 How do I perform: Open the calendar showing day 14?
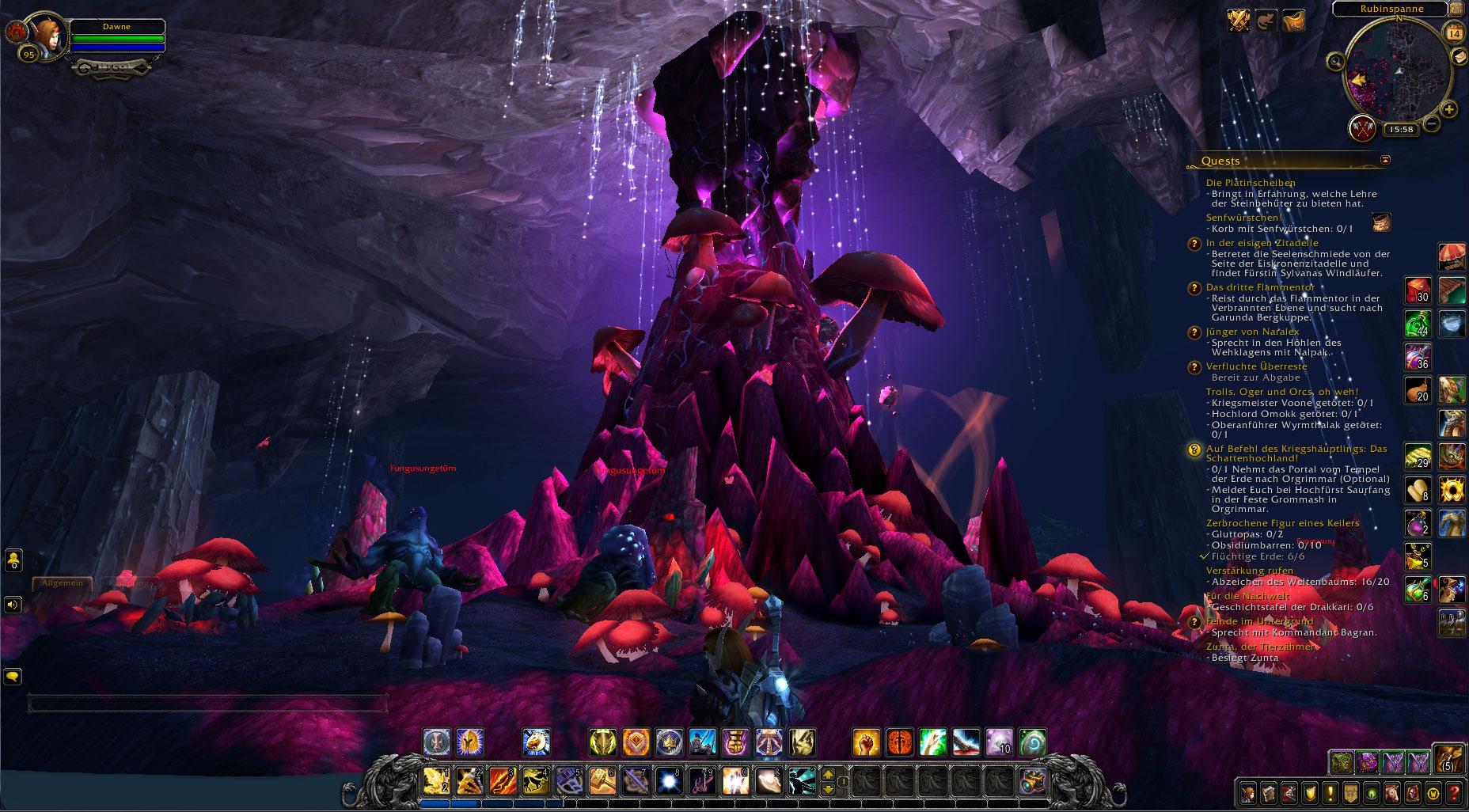[1454, 32]
